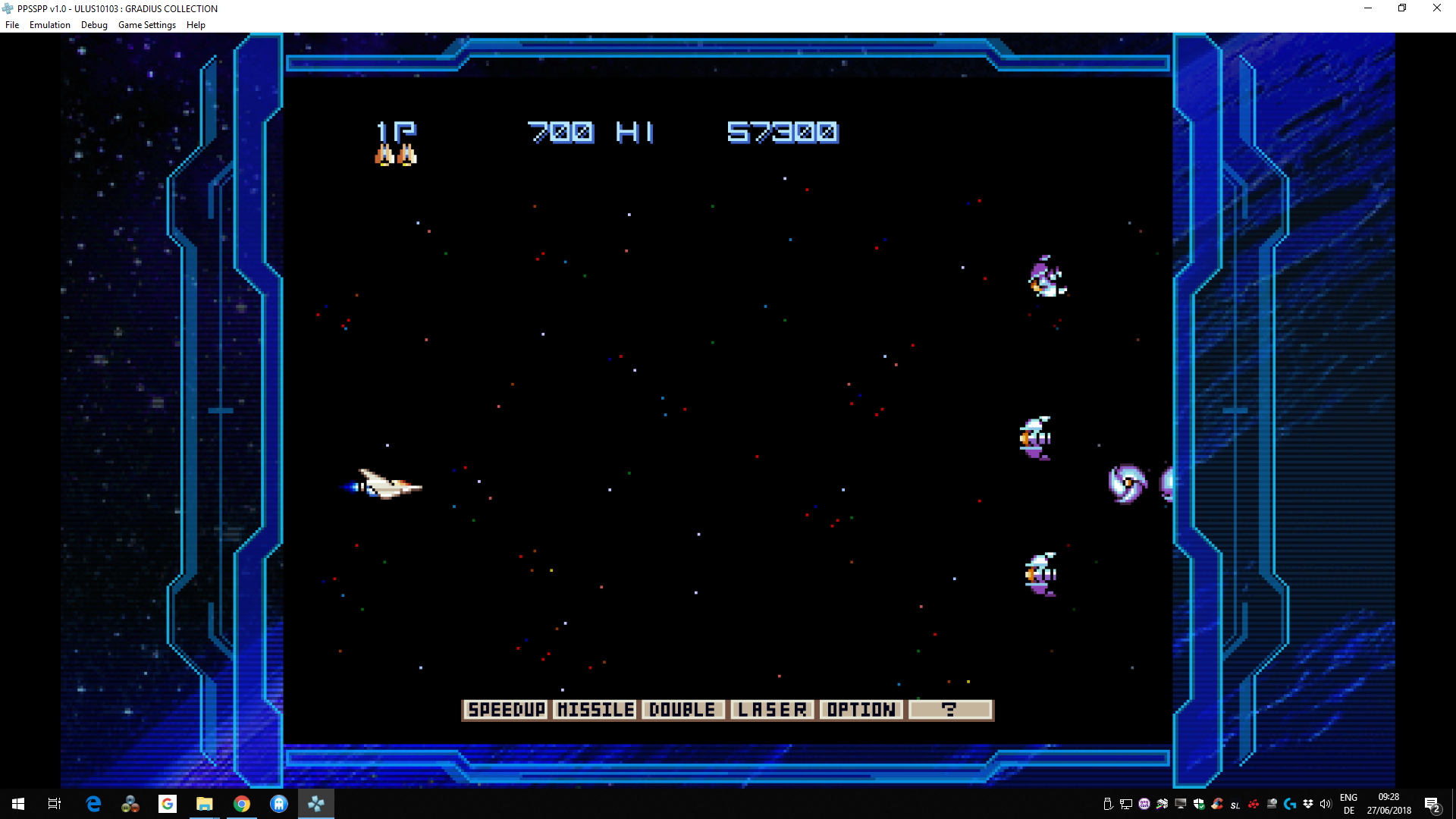Open the Help menu
The width and height of the screenshot is (1456, 819).
click(x=196, y=25)
